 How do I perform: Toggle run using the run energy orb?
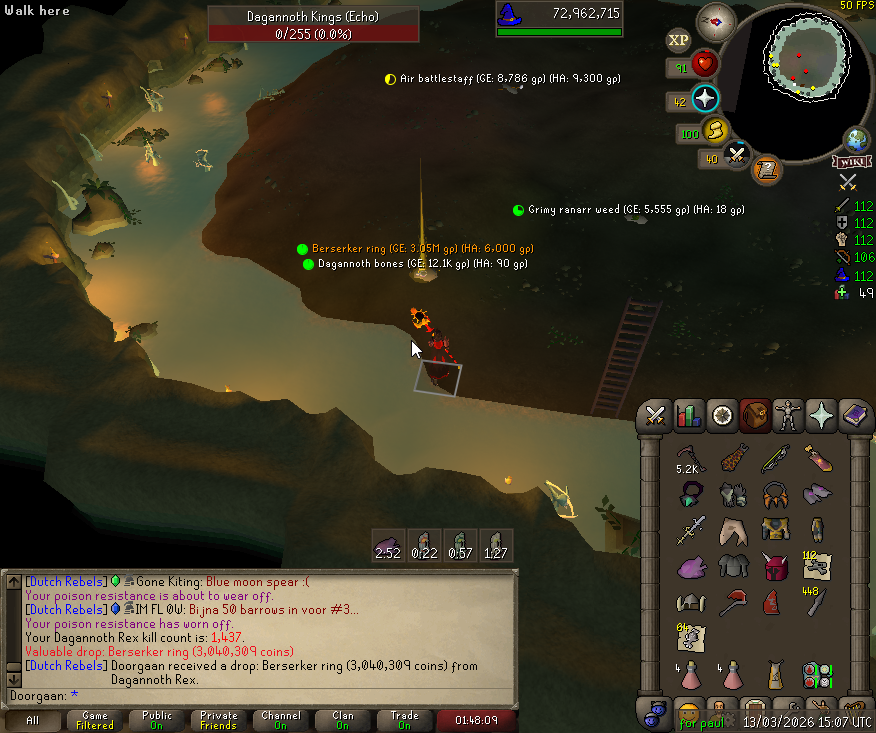coord(714,130)
